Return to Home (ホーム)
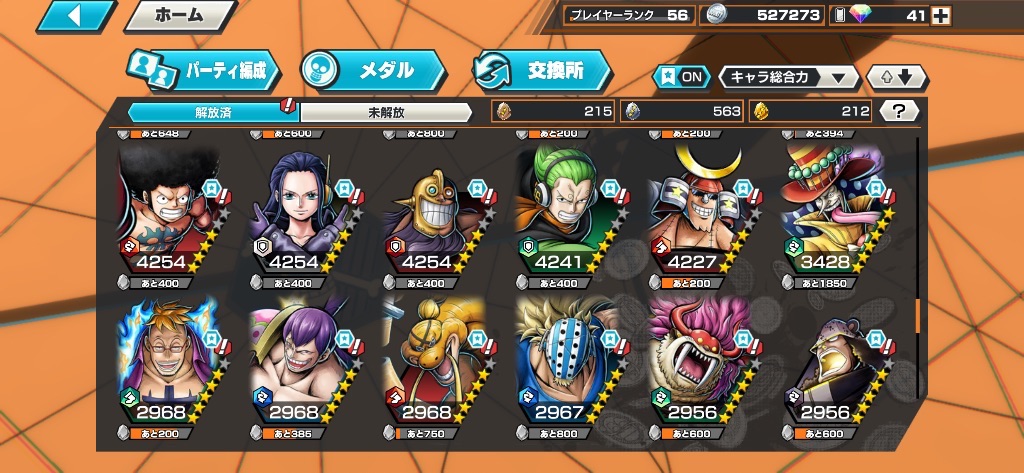 180,16
